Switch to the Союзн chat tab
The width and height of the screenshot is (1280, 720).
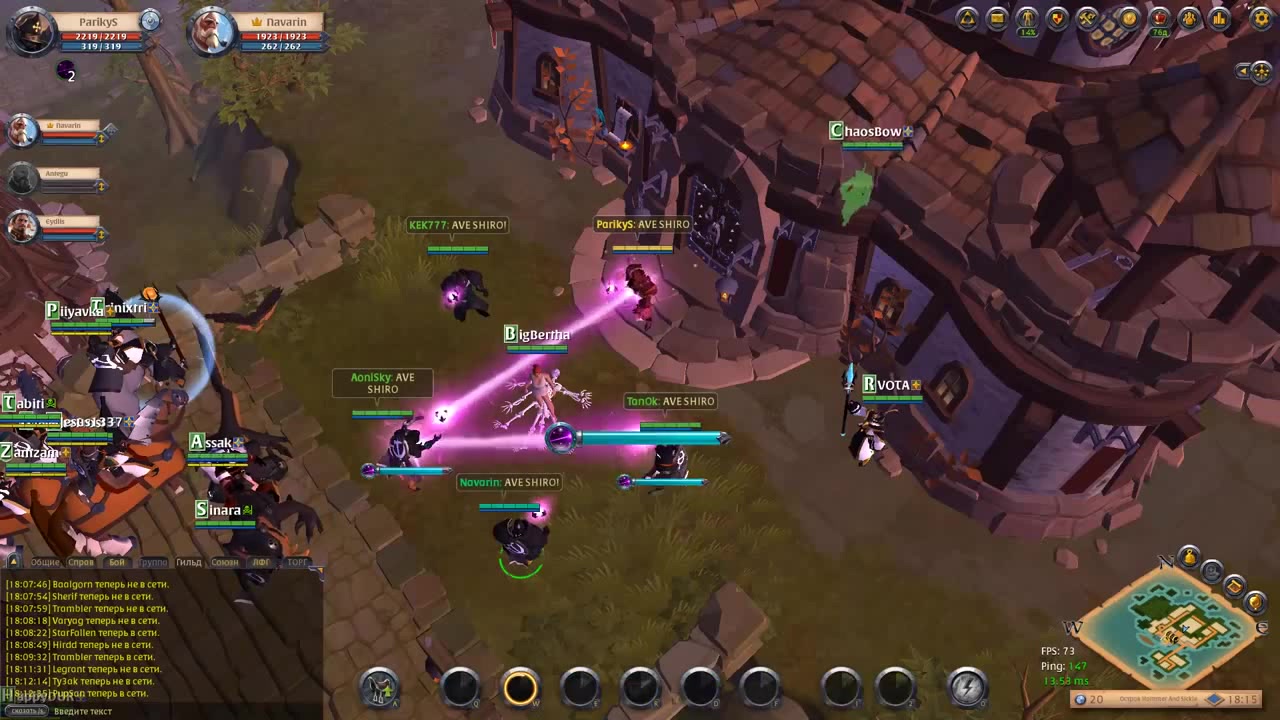tap(225, 563)
